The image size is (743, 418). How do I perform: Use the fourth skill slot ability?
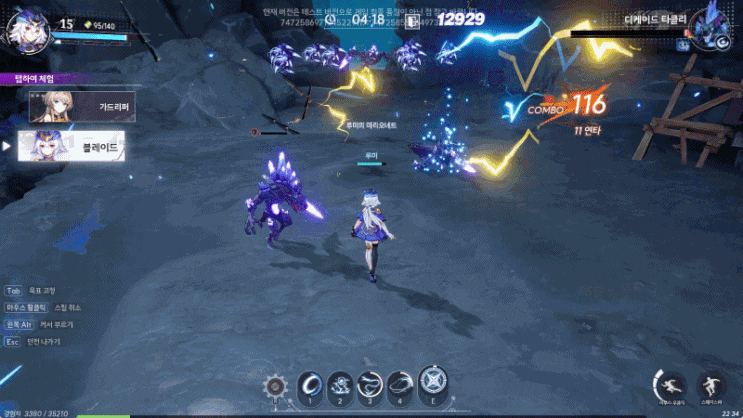click(401, 384)
